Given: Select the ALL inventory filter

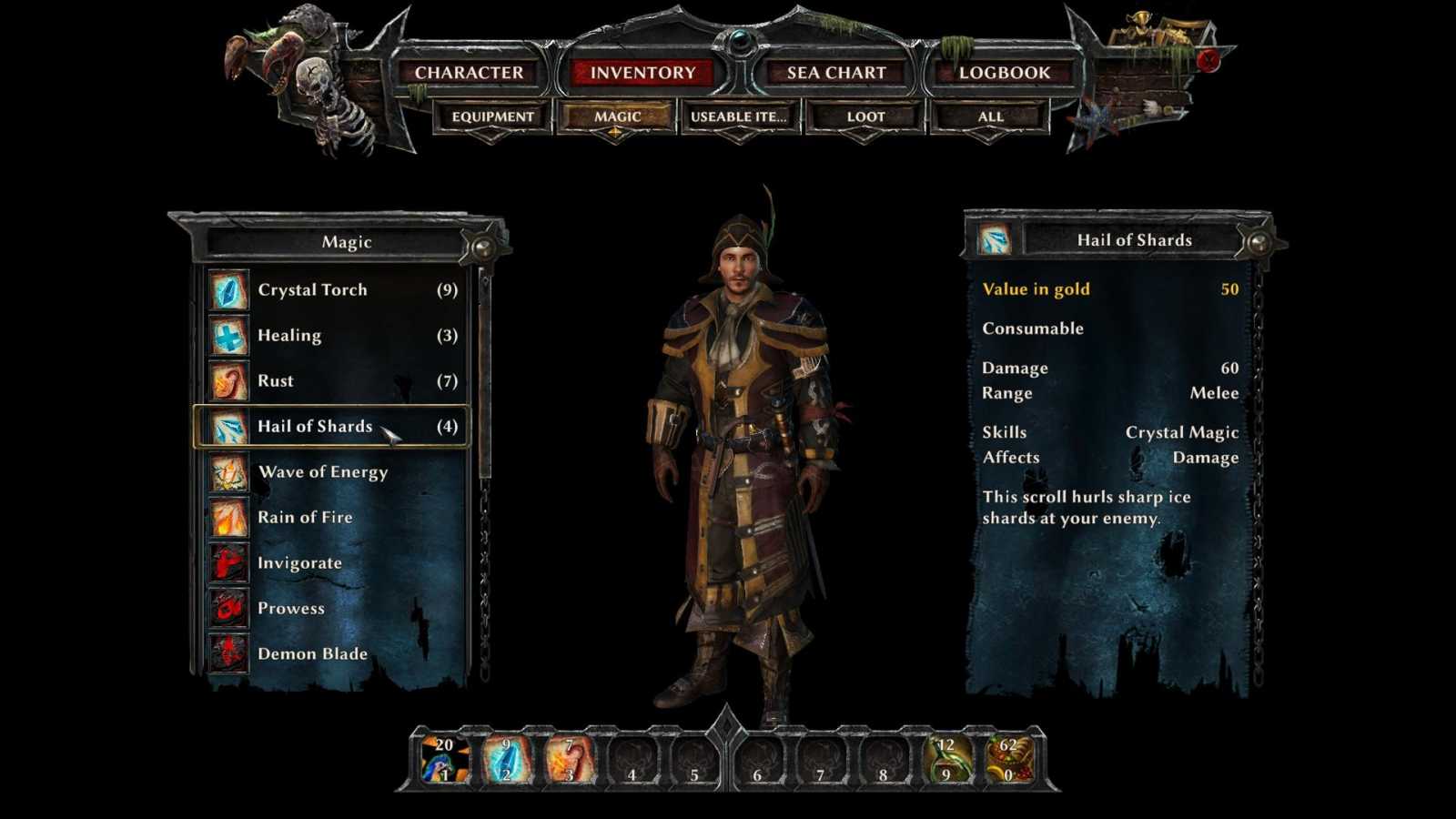Looking at the screenshot, I should click(988, 116).
